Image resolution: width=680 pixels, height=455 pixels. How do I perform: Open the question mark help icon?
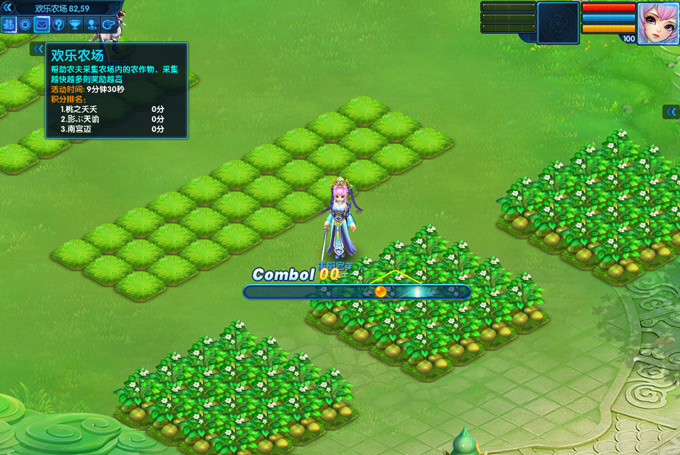[x=58, y=23]
